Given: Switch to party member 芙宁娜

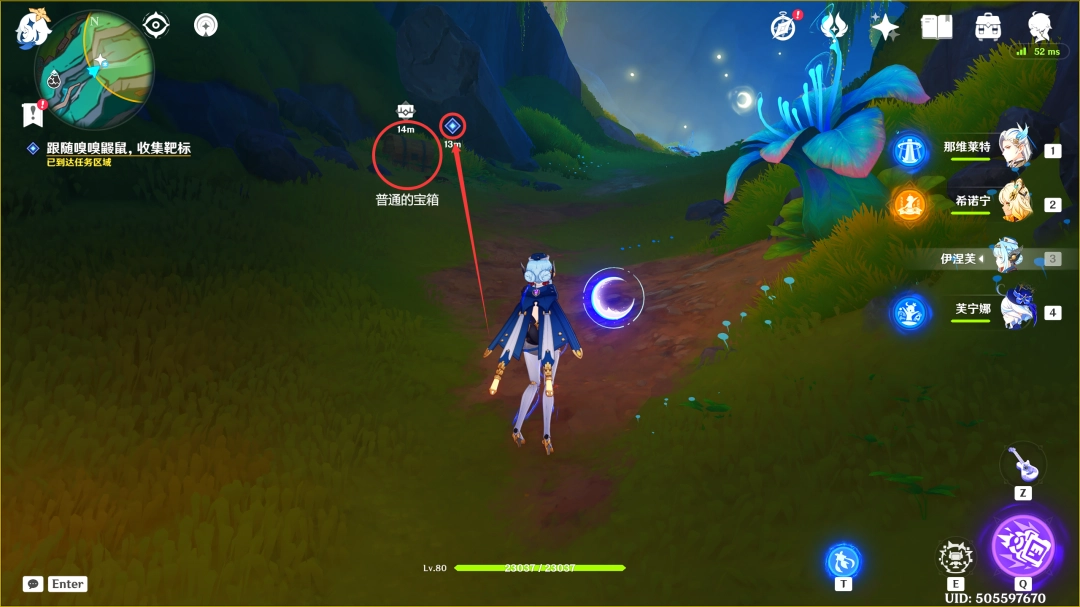Looking at the screenshot, I should [1015, 311].
